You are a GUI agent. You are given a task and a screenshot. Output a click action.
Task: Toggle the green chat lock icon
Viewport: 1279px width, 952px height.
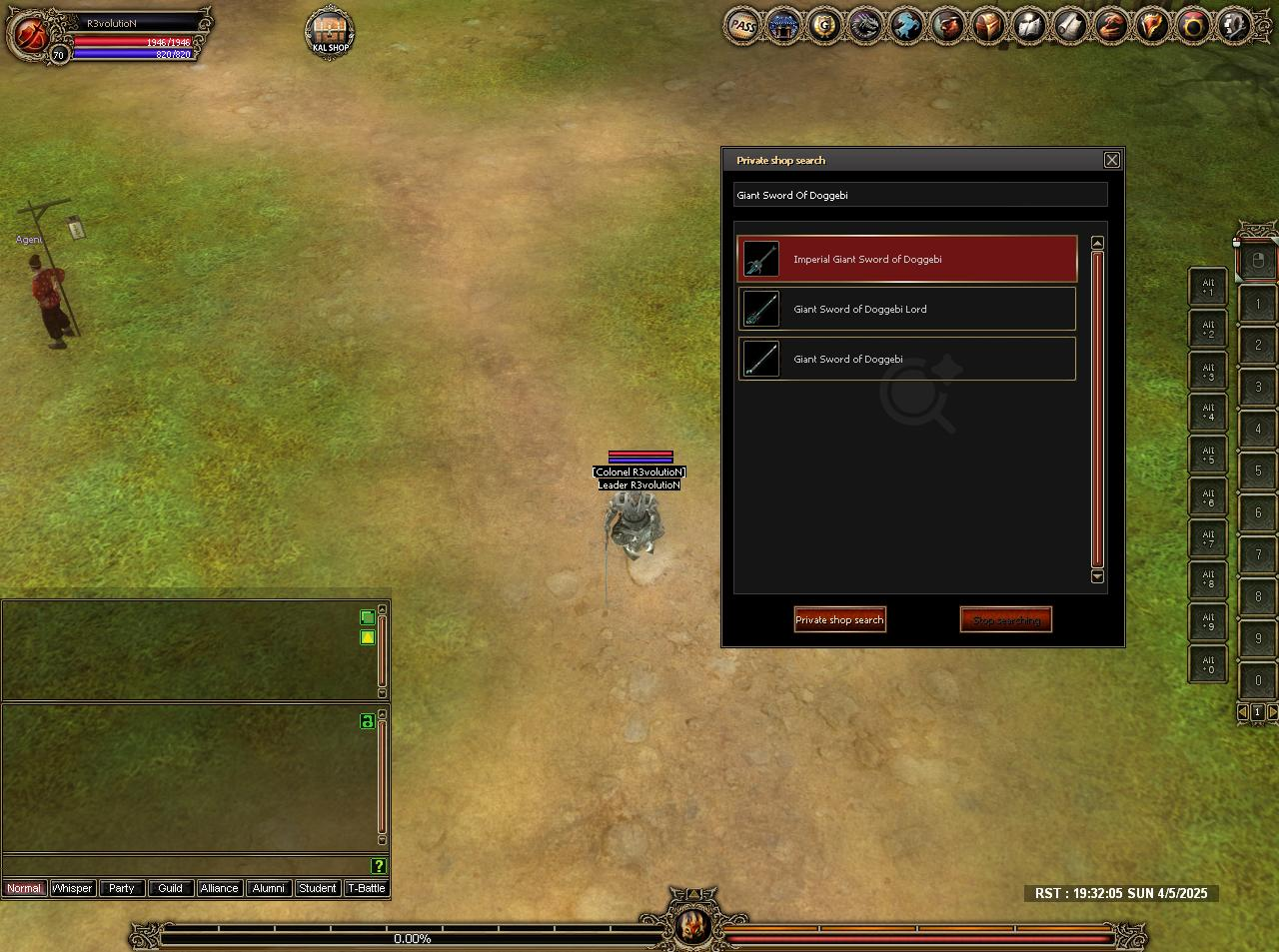367,721
